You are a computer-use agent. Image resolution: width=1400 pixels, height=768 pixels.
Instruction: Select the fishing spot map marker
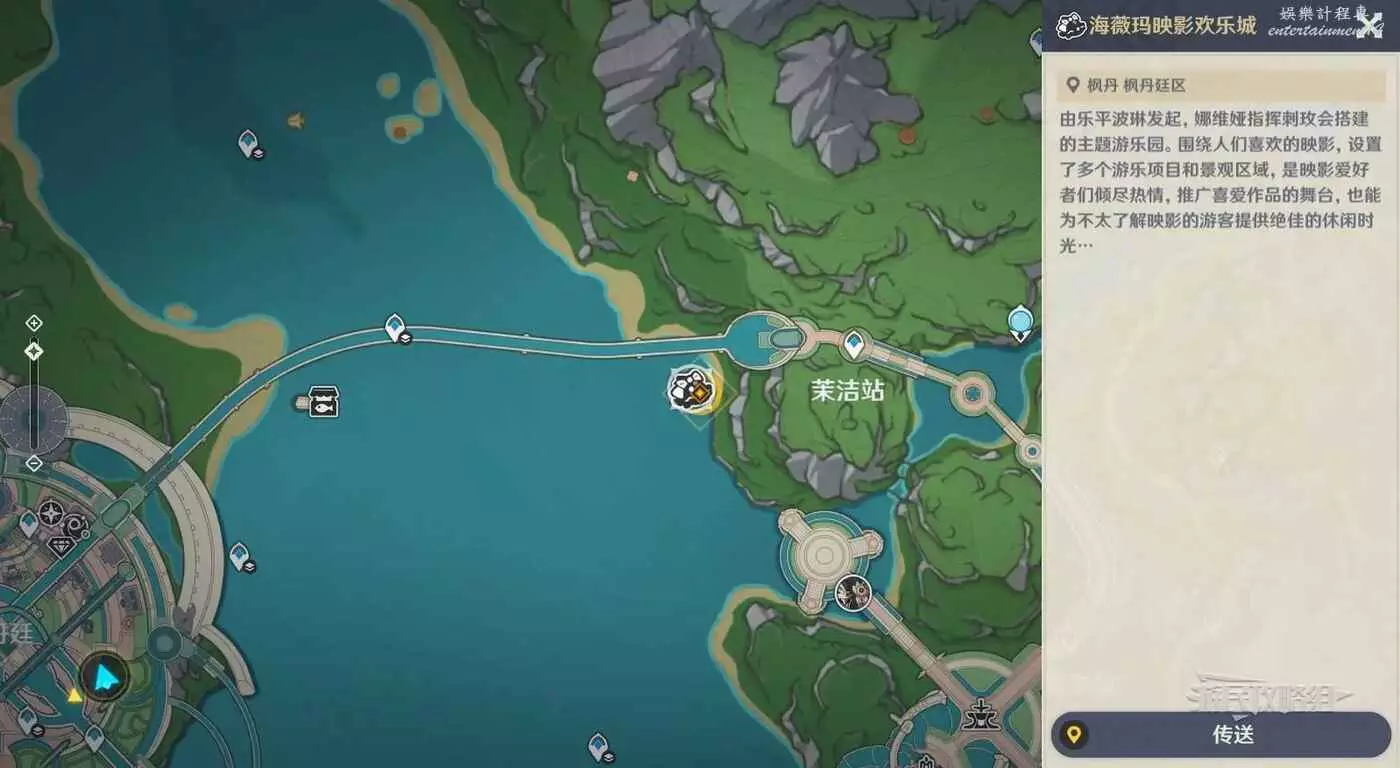[323, 402]
